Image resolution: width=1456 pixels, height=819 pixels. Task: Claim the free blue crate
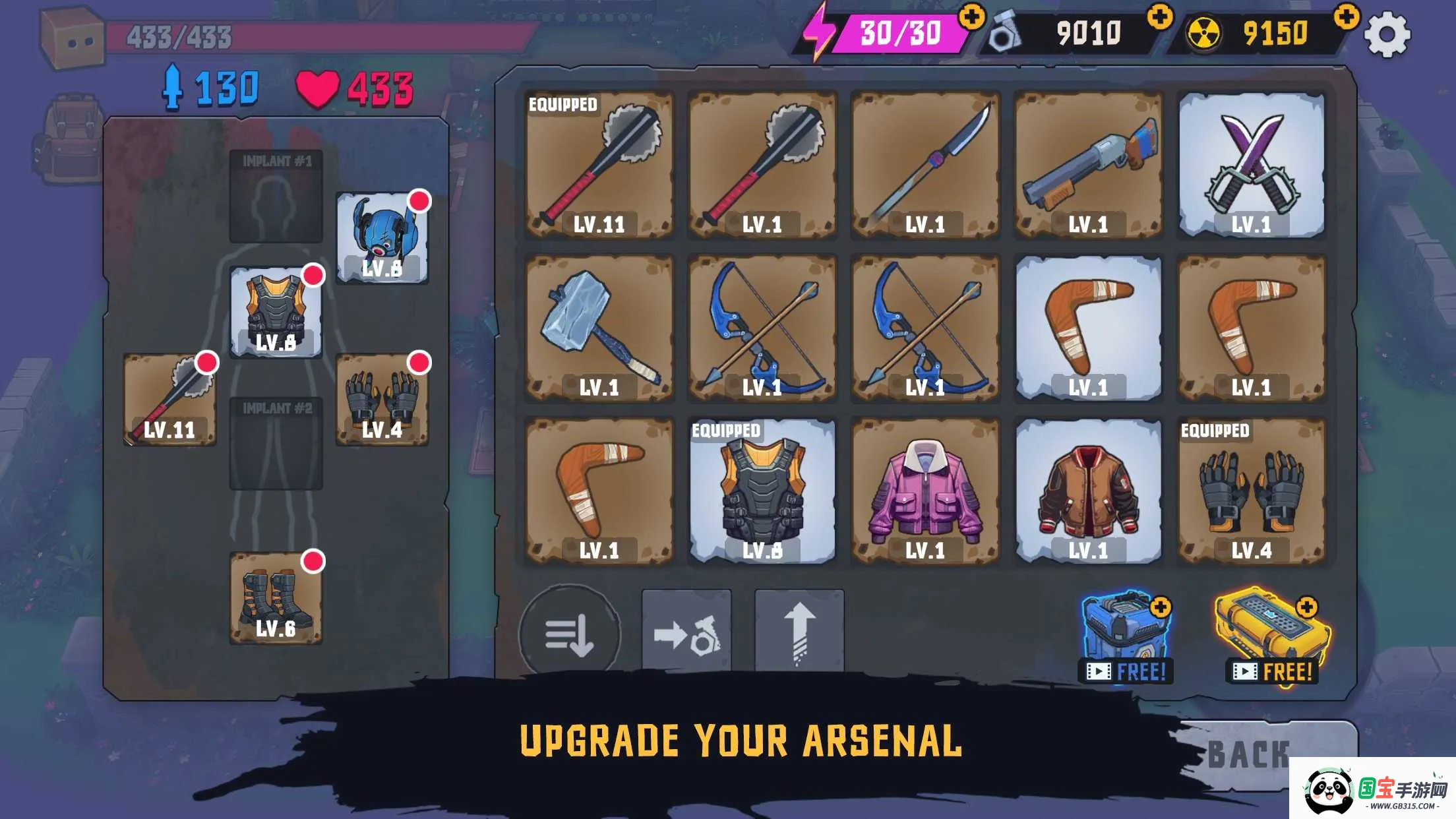click(x=1126, y=637)
